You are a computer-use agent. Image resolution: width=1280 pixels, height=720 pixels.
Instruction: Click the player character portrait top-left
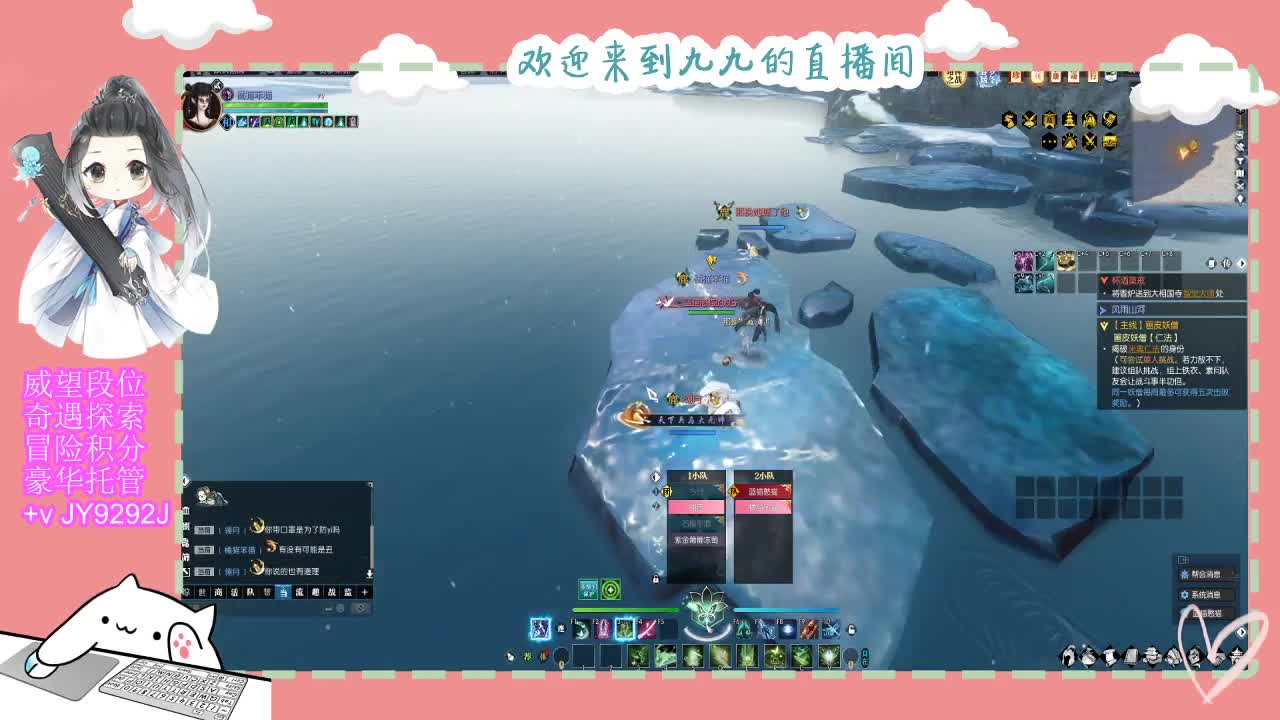(204, 110)
